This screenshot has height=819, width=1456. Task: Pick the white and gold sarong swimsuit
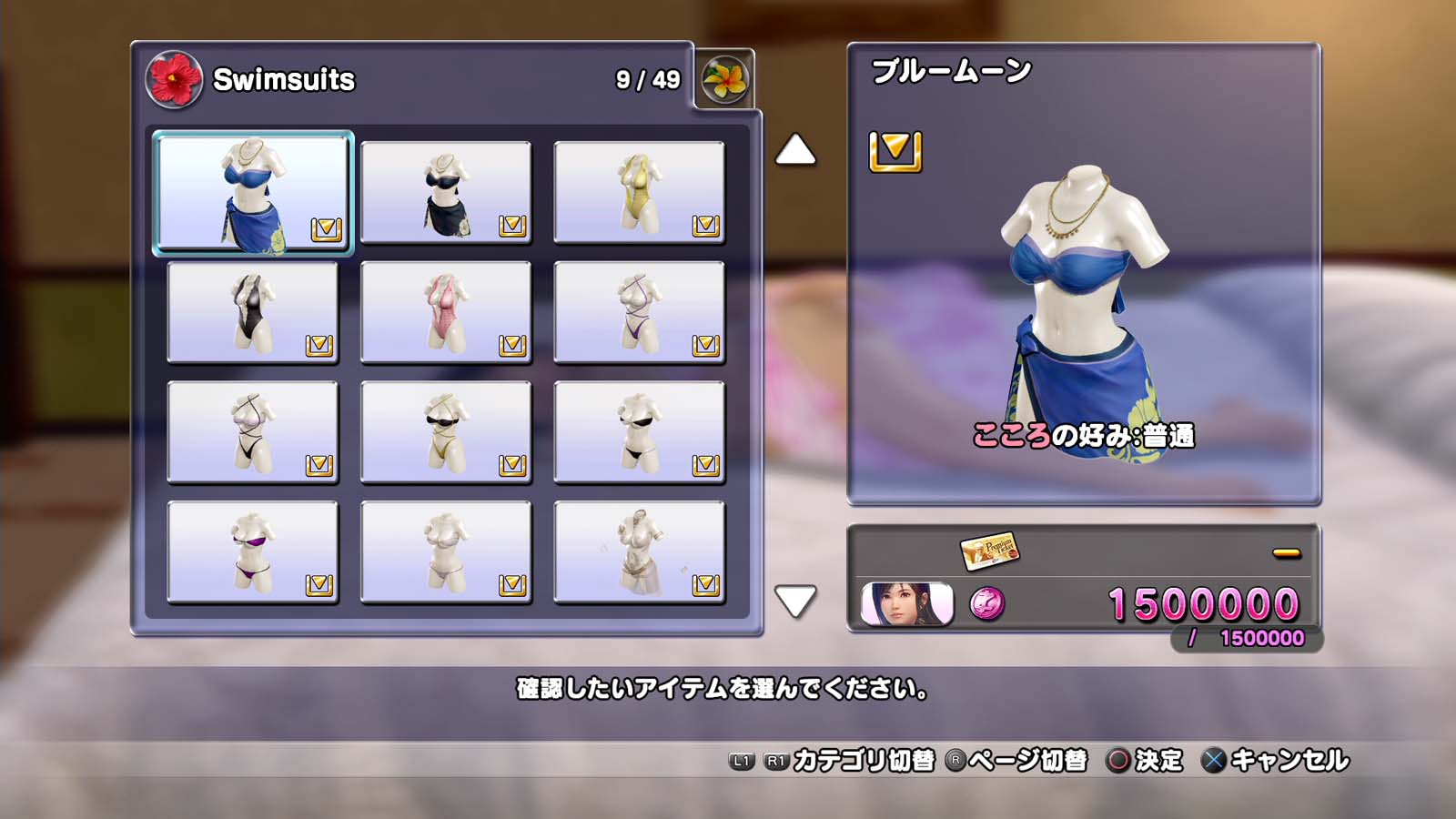pyautogui.click(x=639, y=552)
